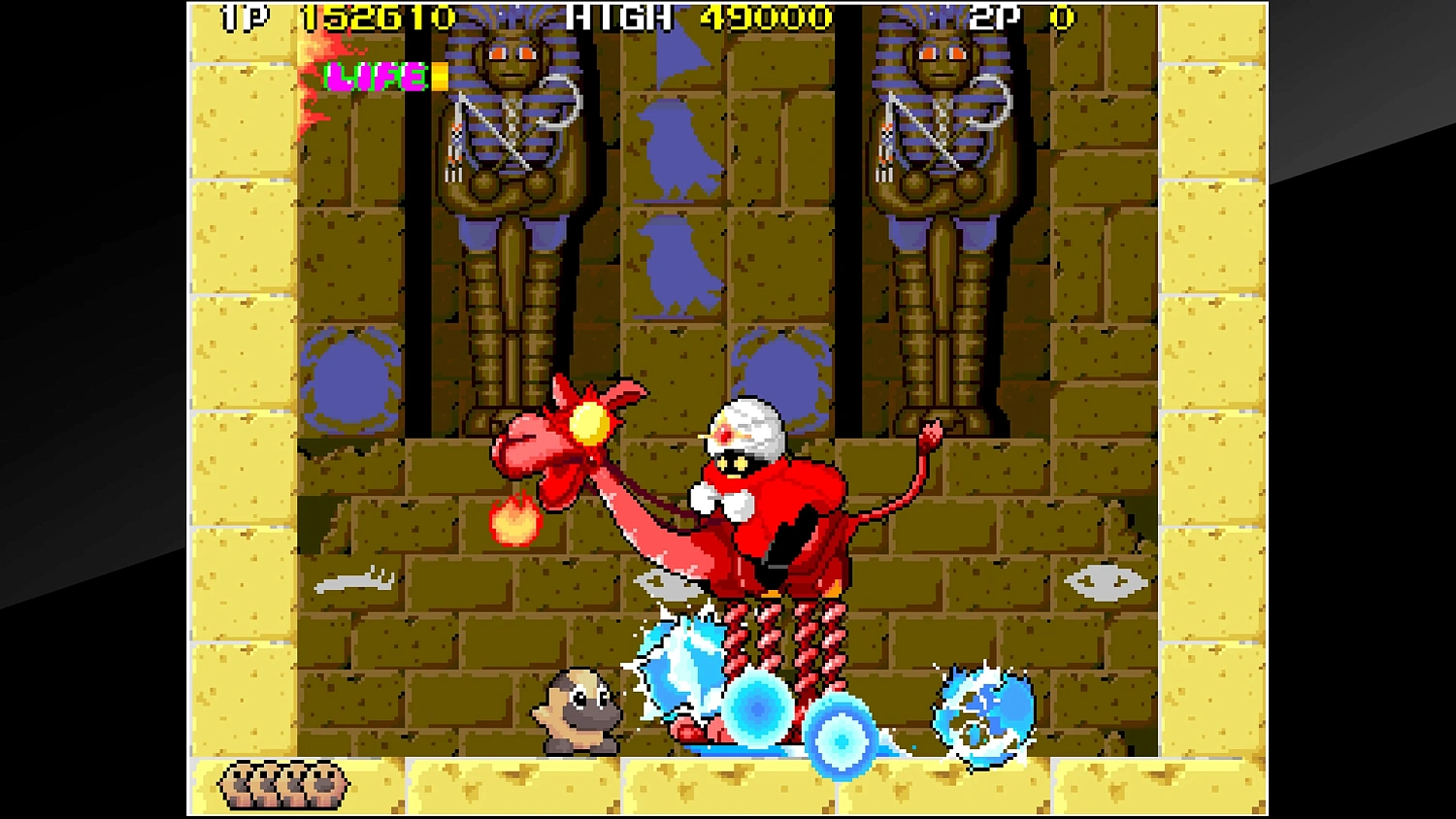
Task: Toggle the yellow LIFE gauge block
Action: click(x=440, y=78)
